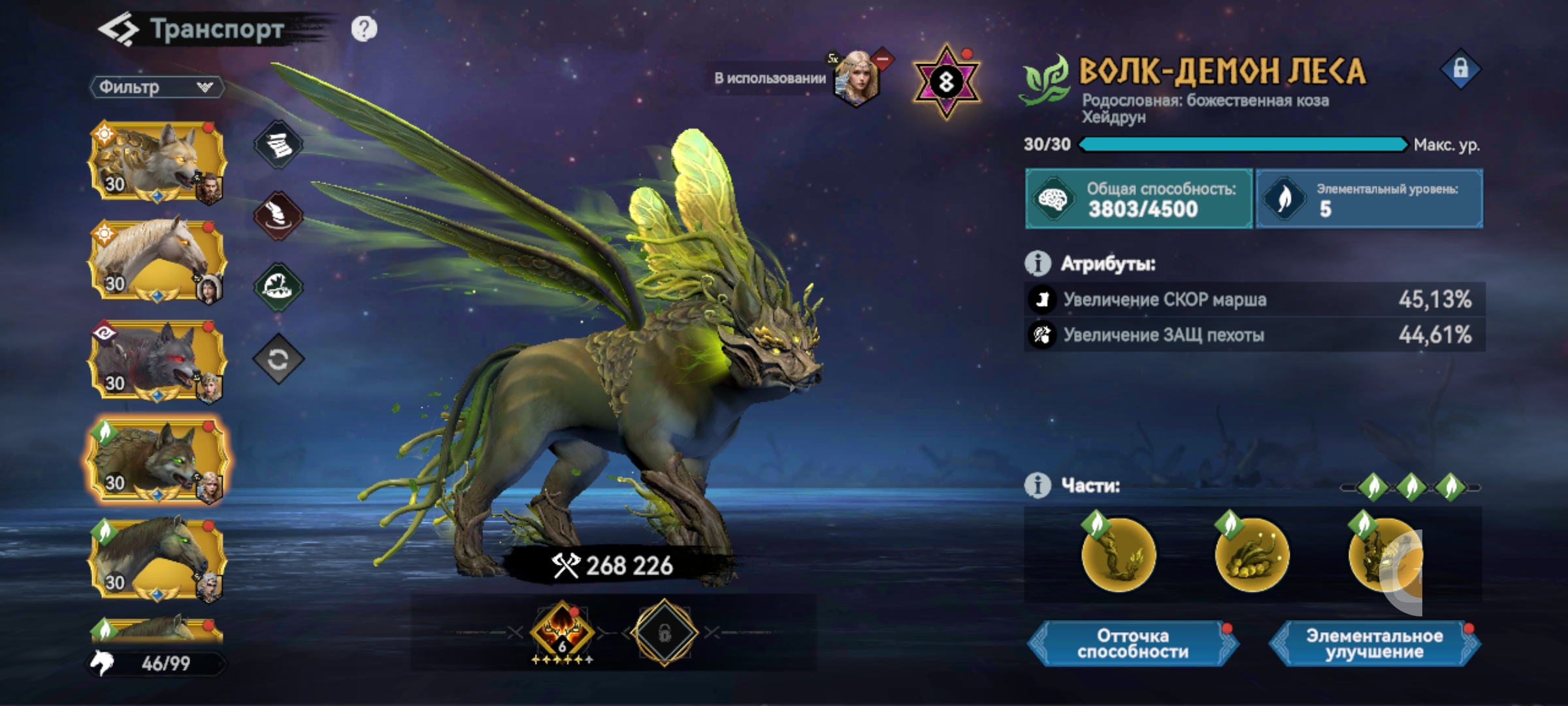Remove the hero assigned to mount
Screen dimensions: 1568x706
(882, 60)
